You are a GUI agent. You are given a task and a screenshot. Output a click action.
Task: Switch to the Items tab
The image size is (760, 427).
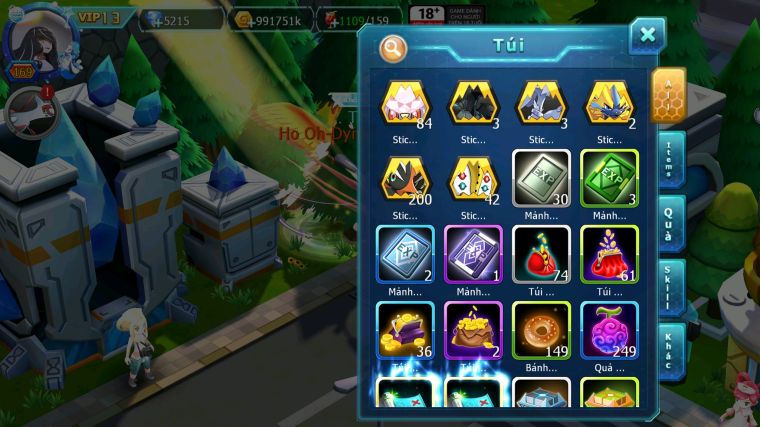670,158
